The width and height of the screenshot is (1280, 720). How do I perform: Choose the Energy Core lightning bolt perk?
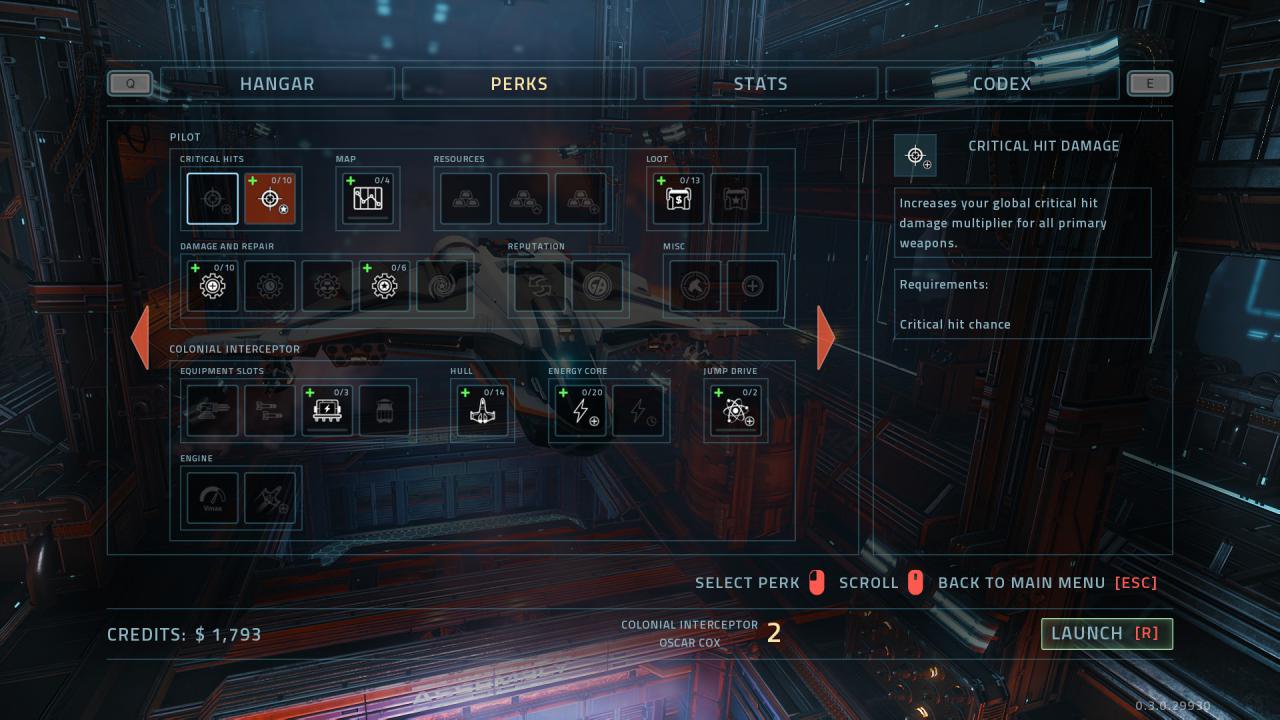[580, 411]
